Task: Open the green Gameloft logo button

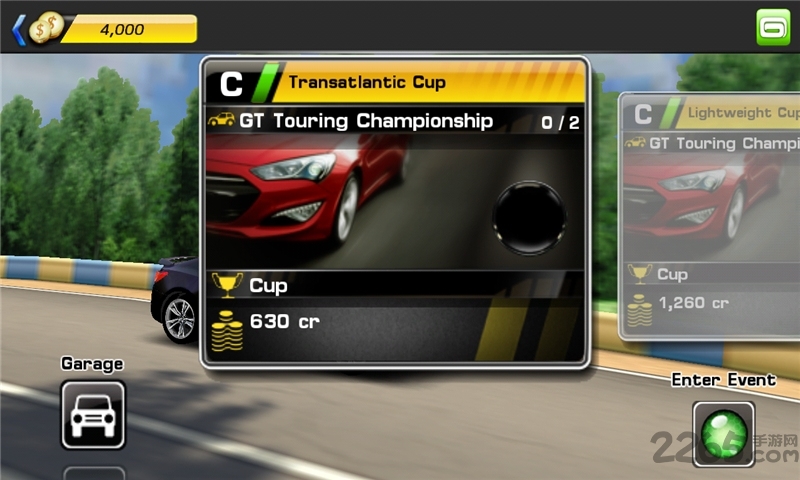Action: [773, 27]
